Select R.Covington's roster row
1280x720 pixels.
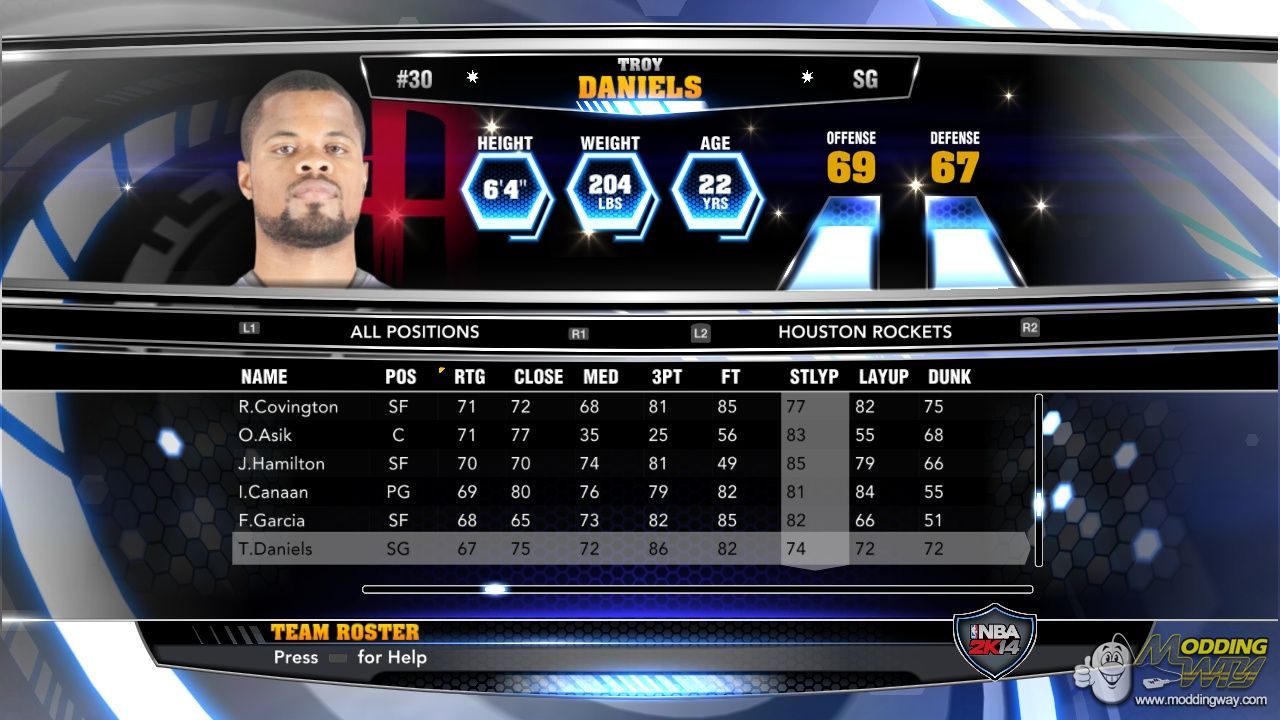288,407
